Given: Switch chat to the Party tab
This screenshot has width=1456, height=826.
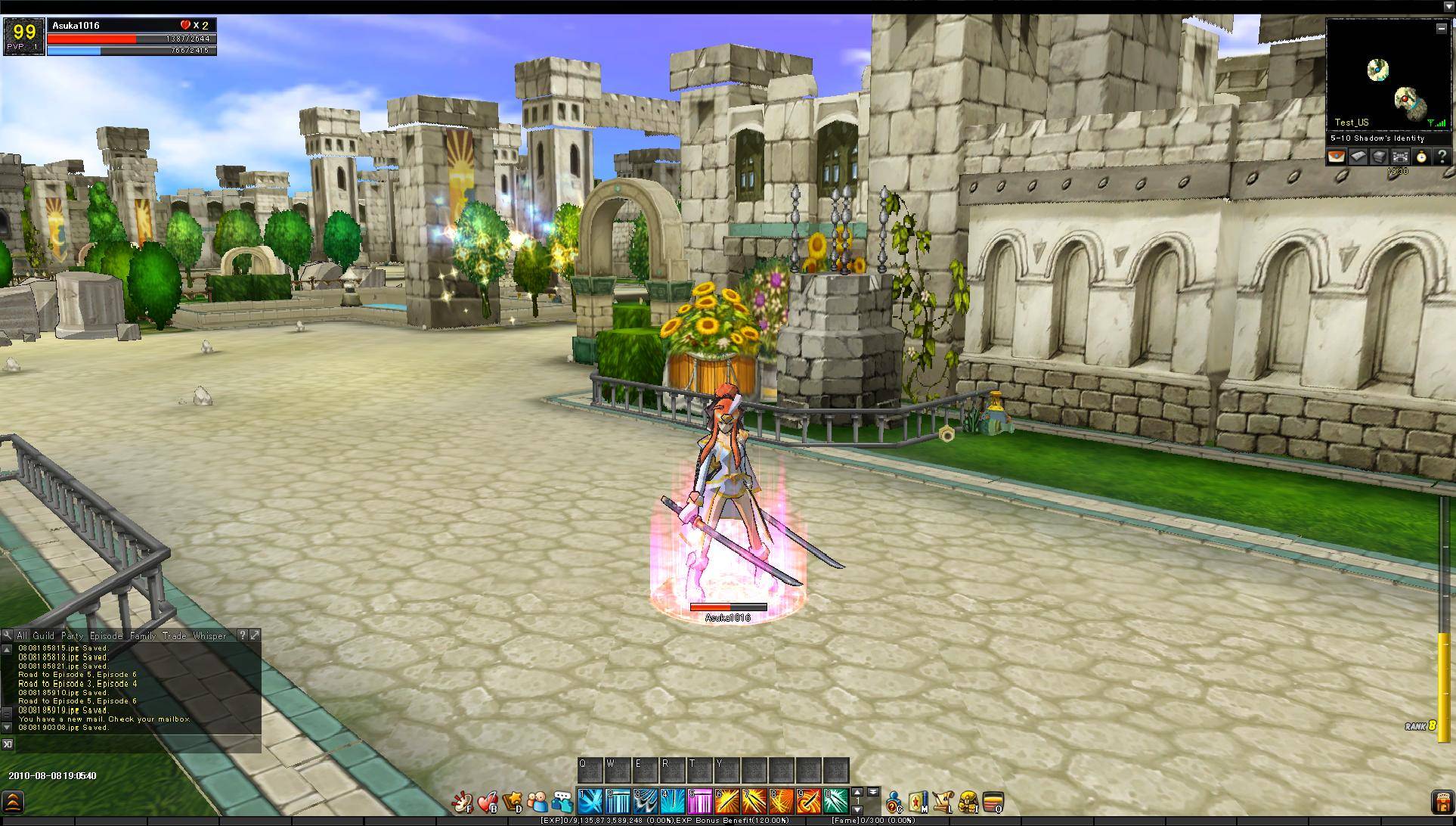Looking at the screenshot, I should pos(72,636).
